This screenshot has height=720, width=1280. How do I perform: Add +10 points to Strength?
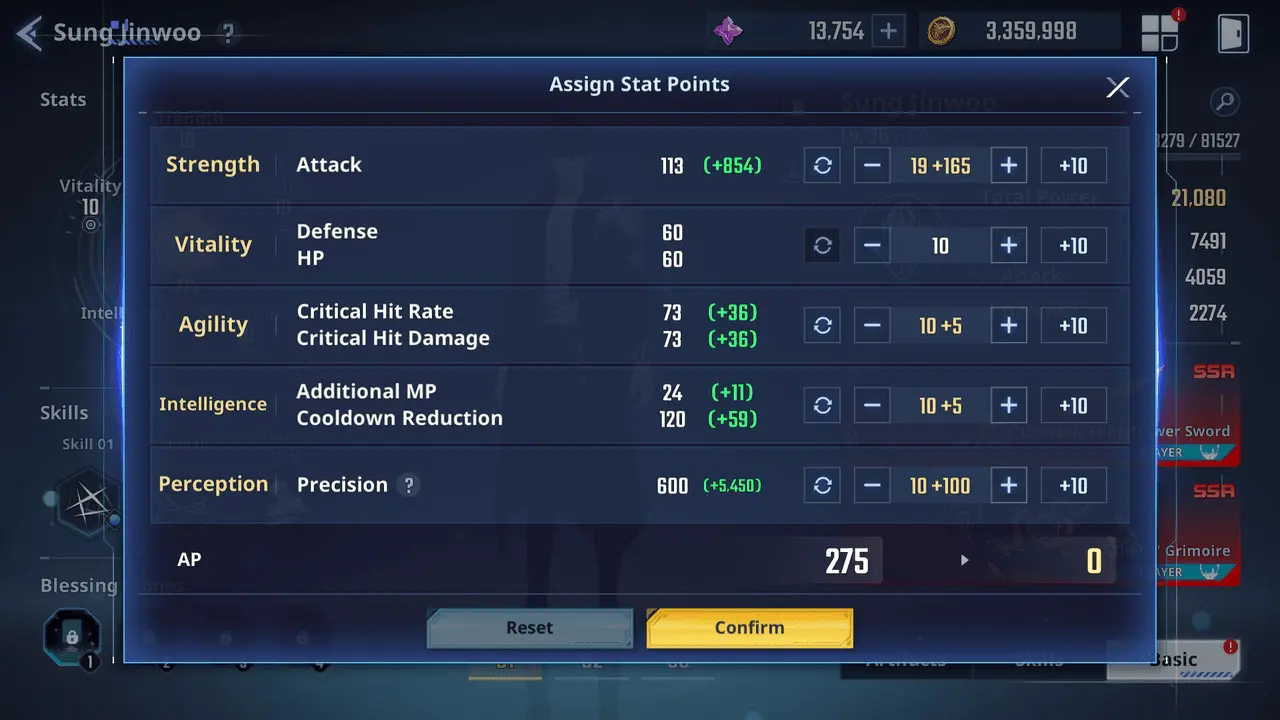[1073, 166]
